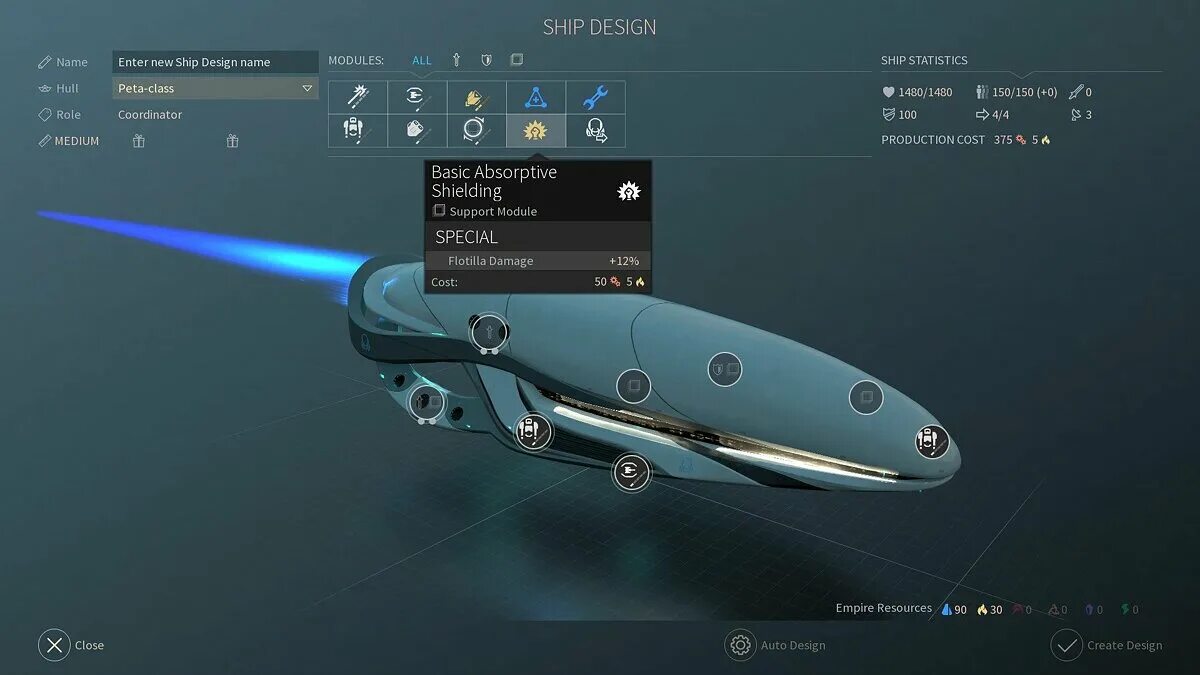Select the circular rotating arrows module
The width and height of the screenshot is (1200, 675).
coord(476,130)
